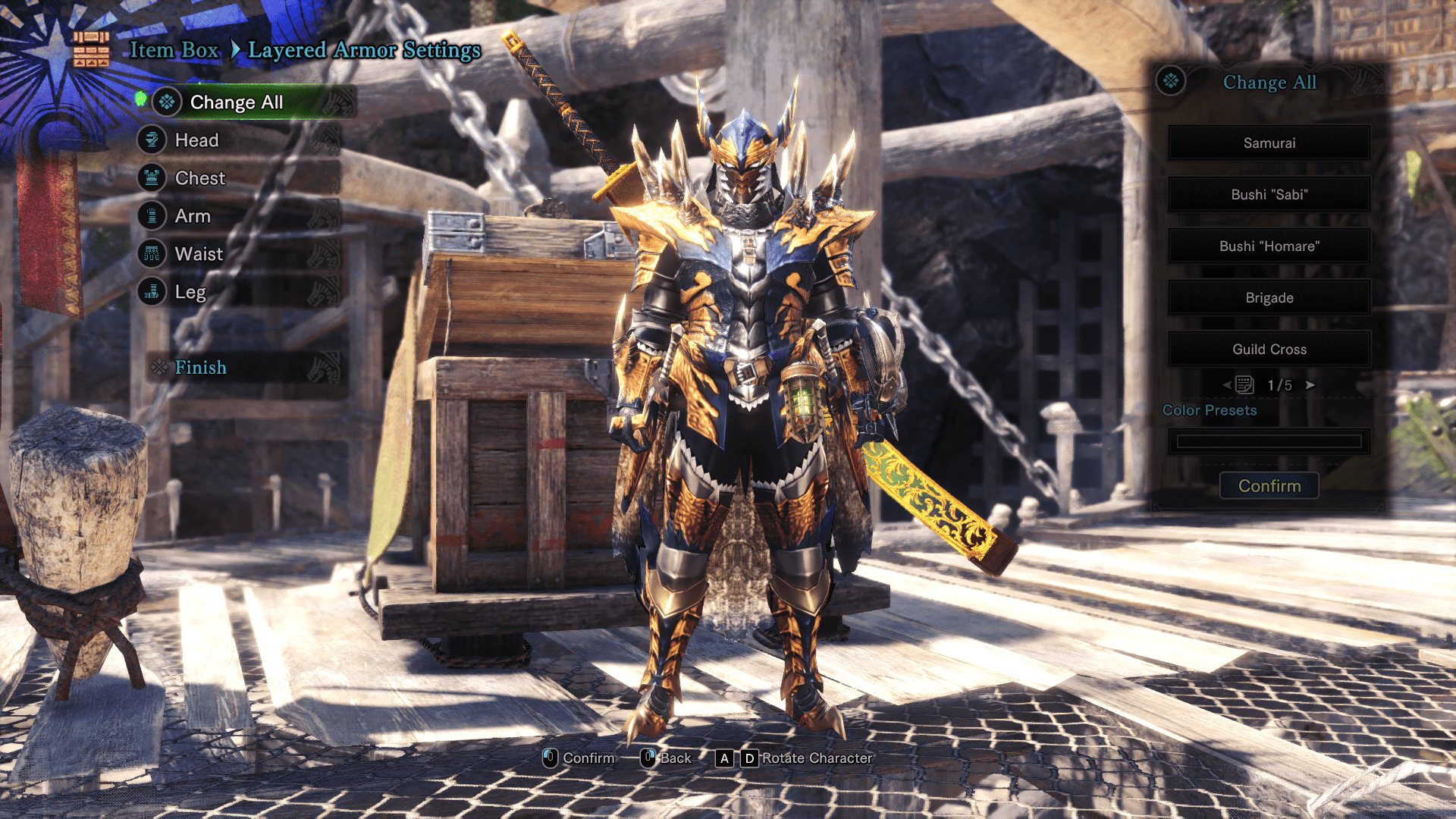Select the Brigade layered armor set
Viewport: 1456px width, 819px height.
(1269, 298)
